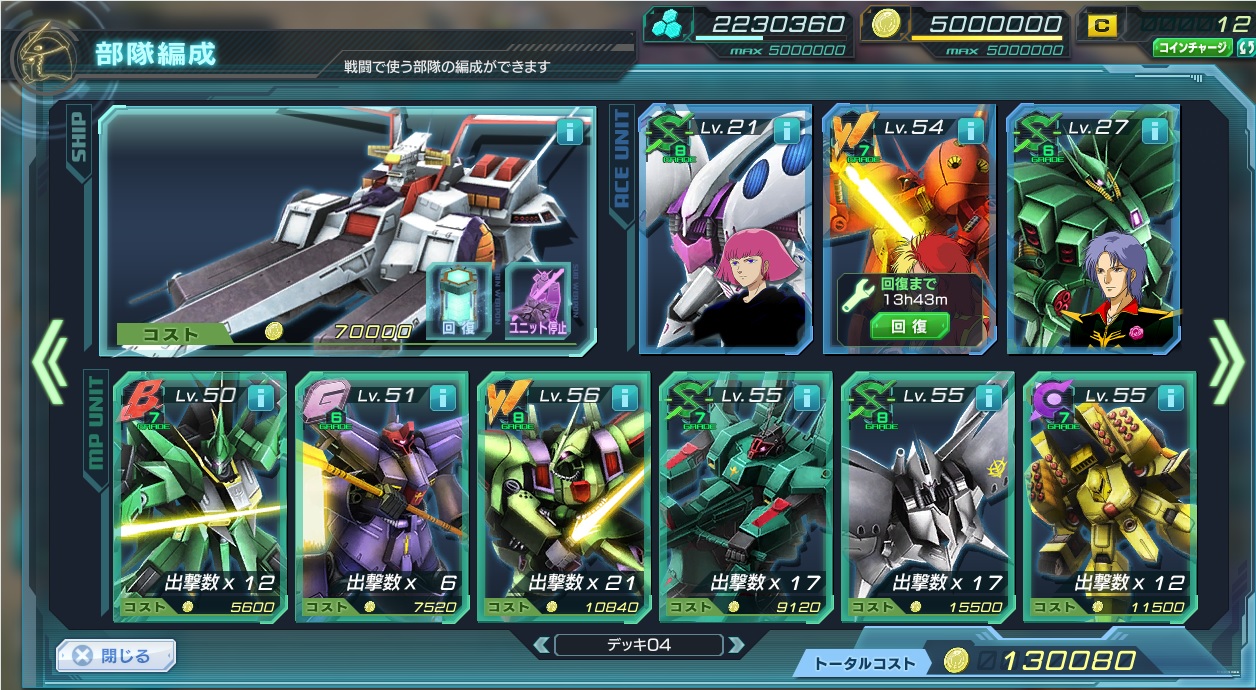
Task: Open info on the Lv.54 ace unit
Action: coord(970,131)
